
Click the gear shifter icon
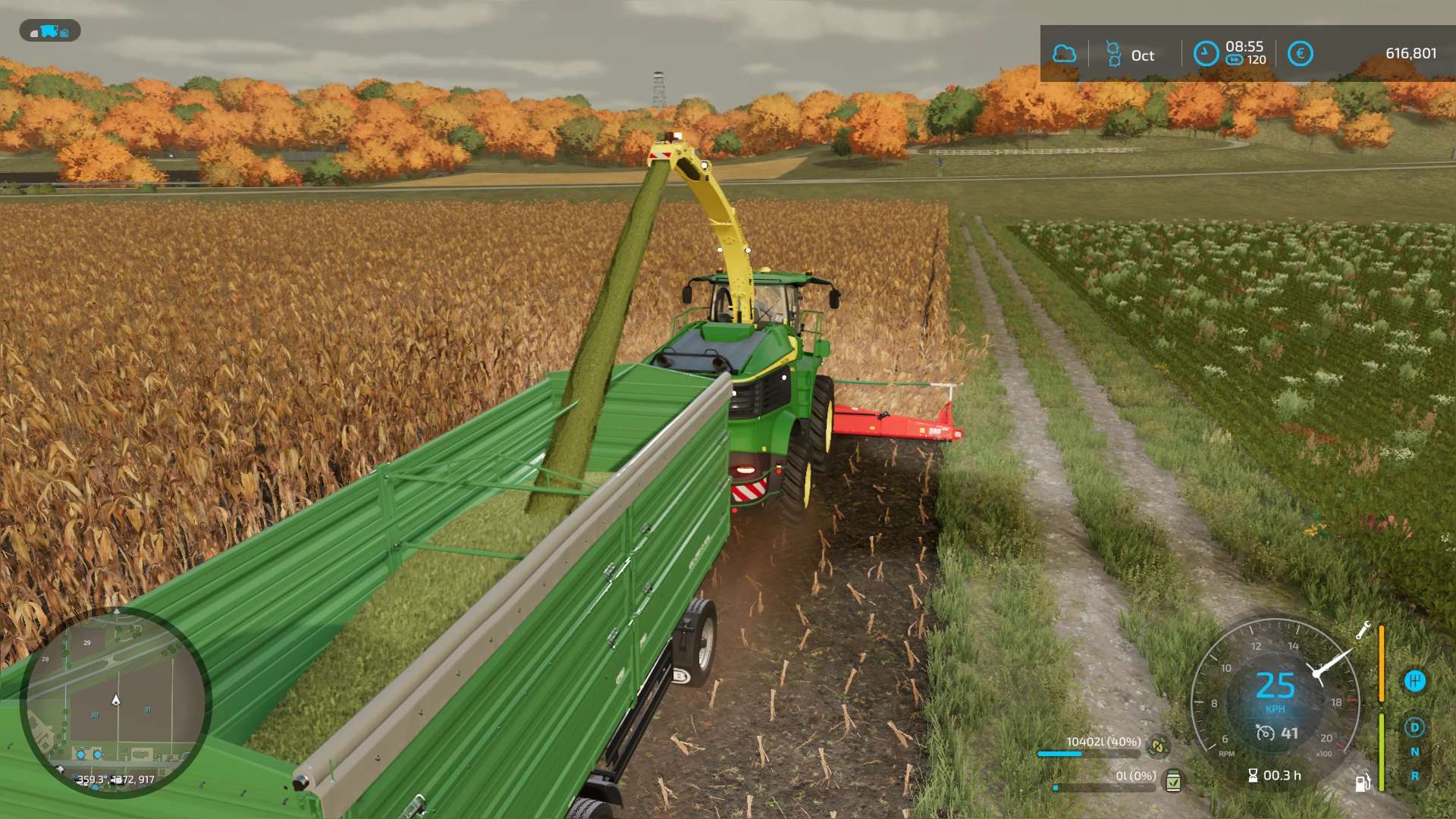tap(1414, 681)
